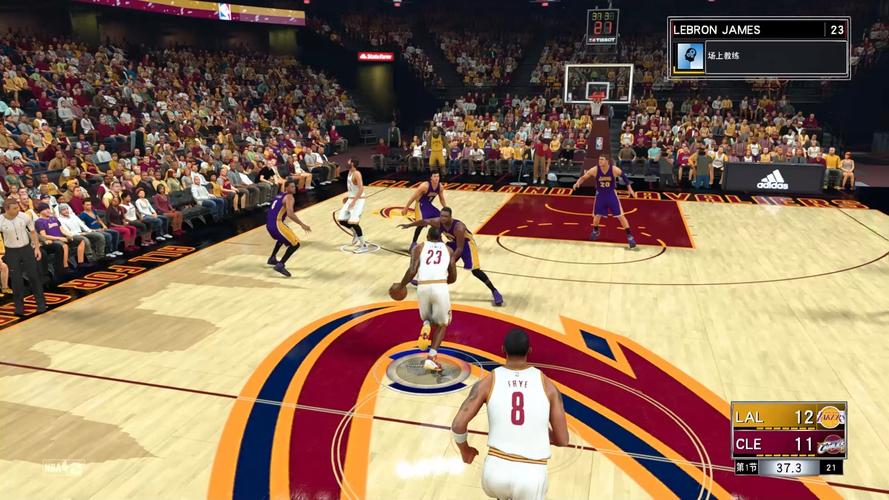Screen dimensions: 889x500
Task: Click the Floor General badge icon
Action: pyautogui.click(x=689, y=57)
